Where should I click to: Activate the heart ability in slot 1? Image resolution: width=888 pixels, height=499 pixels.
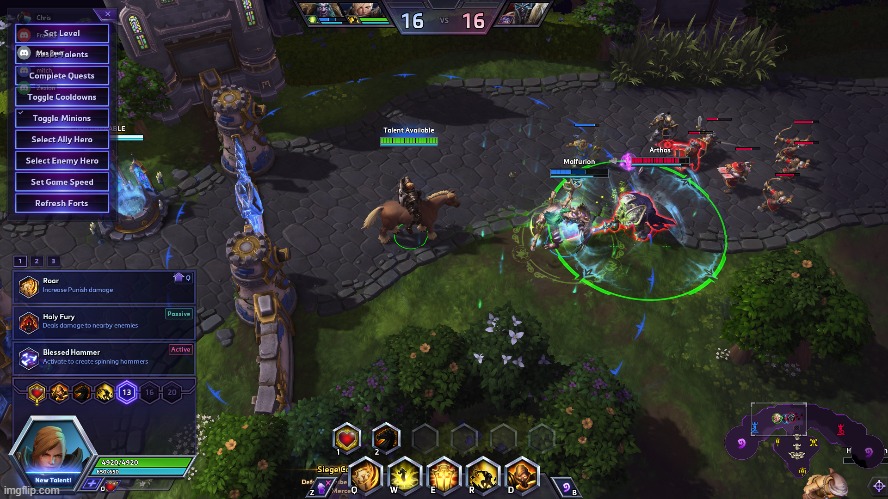pos(347,437)
